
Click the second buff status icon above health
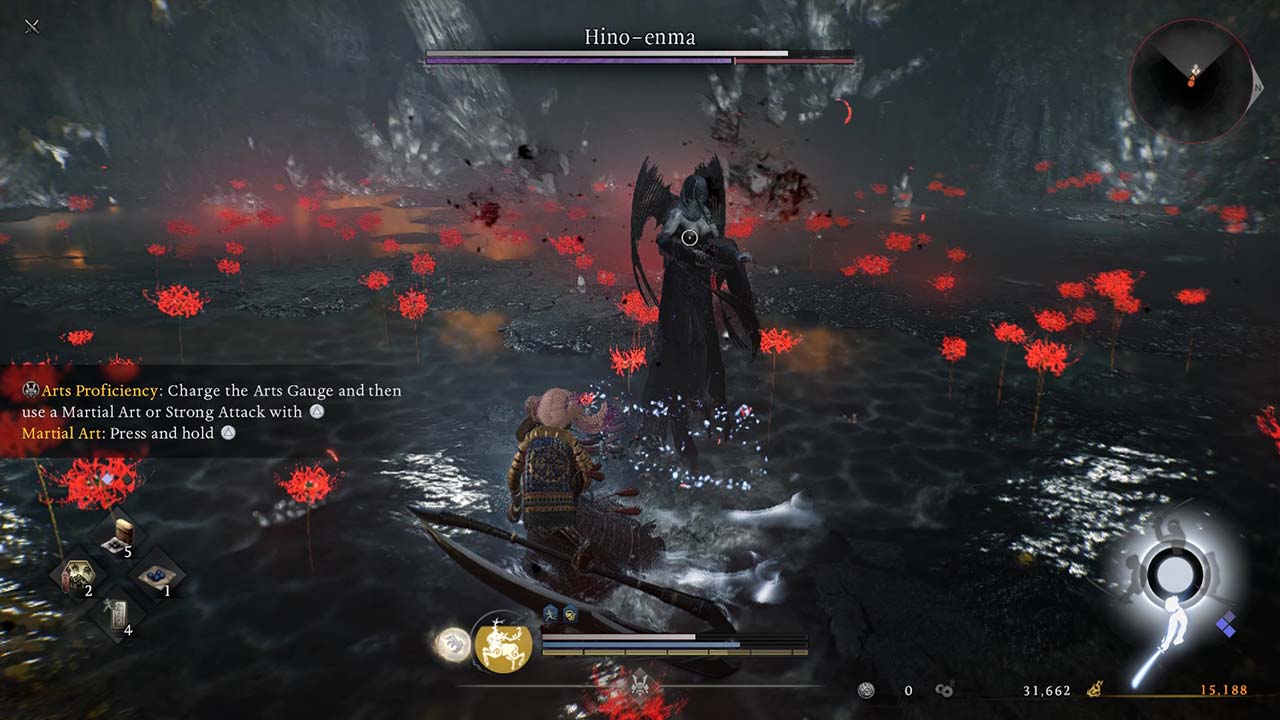click(x=570, y=615)
